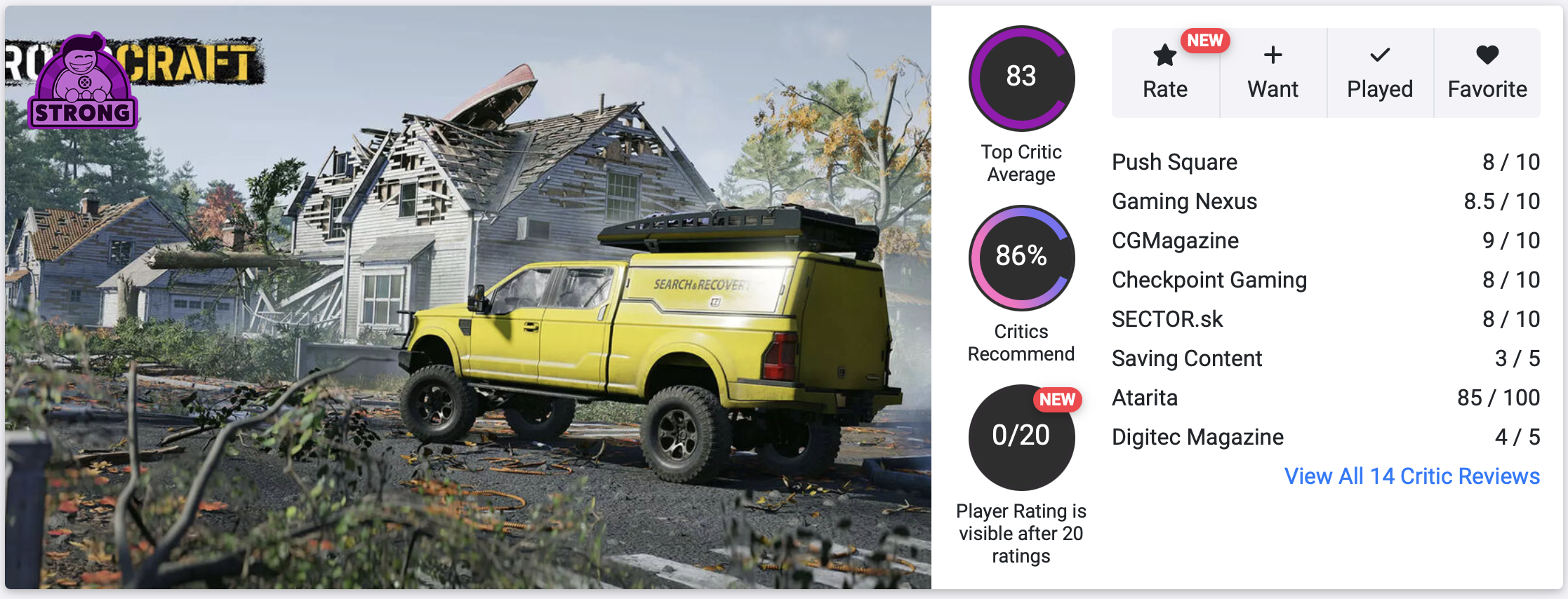This screenshot has width=1568, height=599.
Task: View All 14 Critic Reviews
Action: (1411, 476)
